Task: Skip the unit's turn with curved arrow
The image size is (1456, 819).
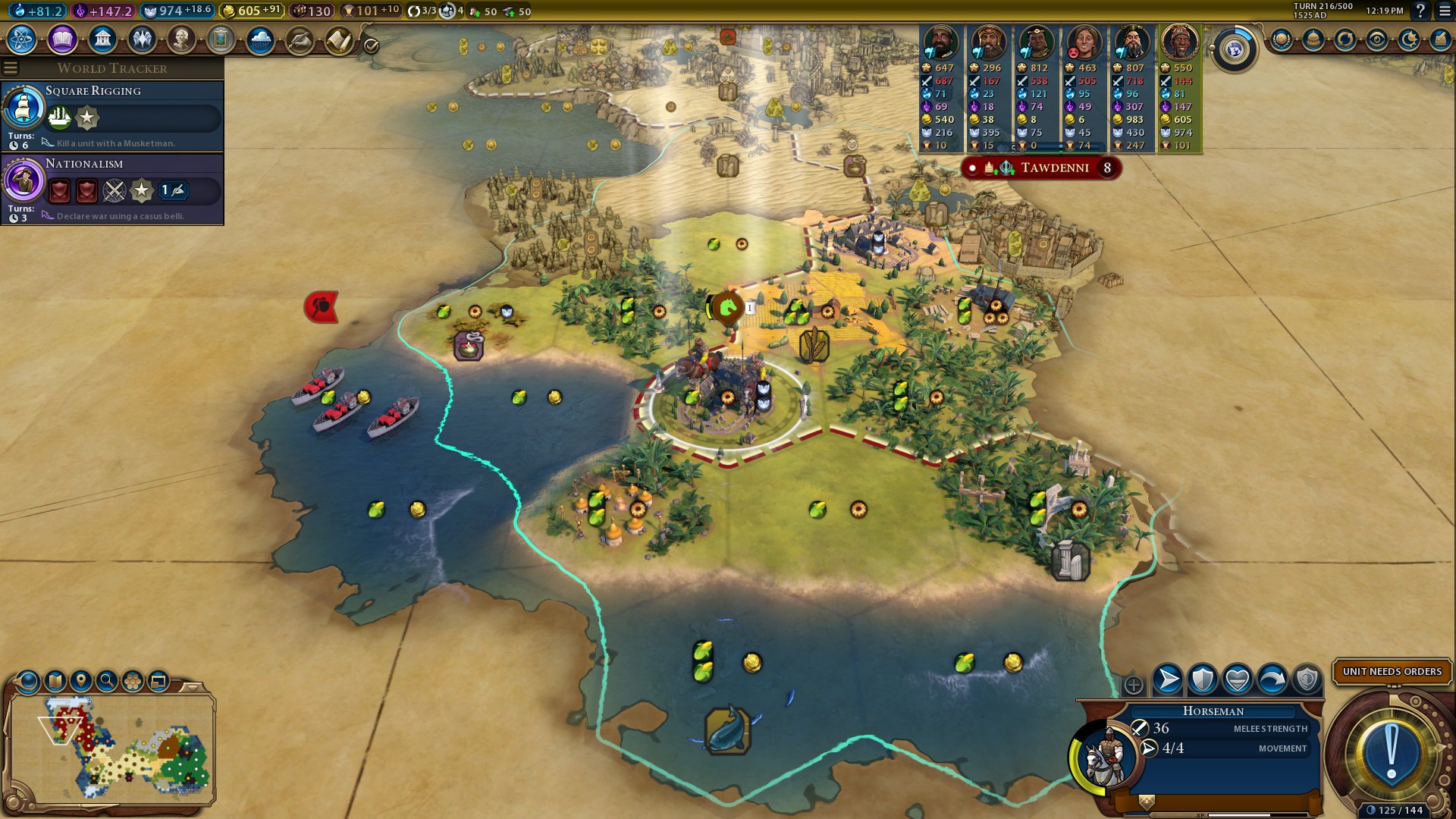Action: pos(1272,679)
